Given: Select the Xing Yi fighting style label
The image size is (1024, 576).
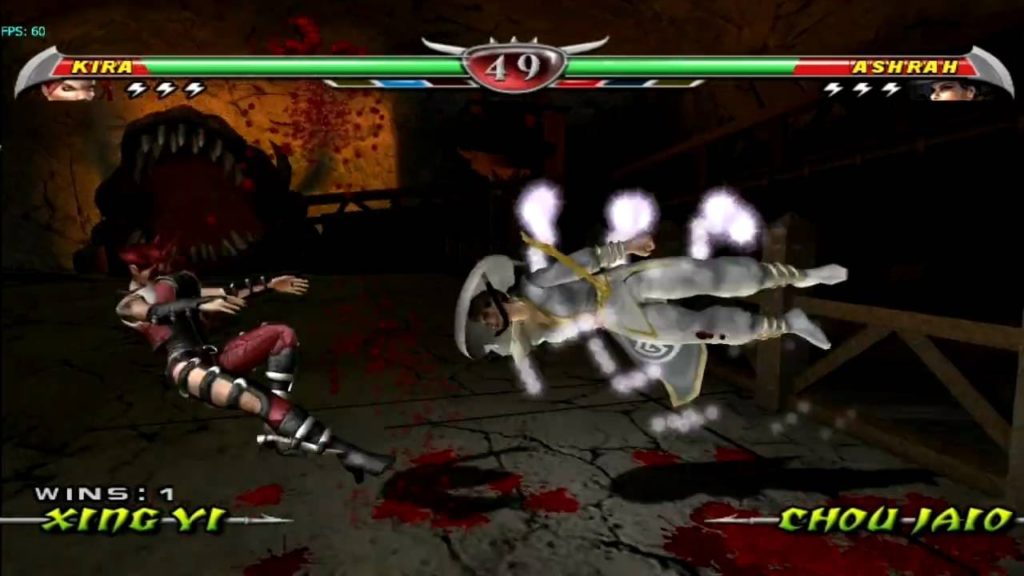Looking at the screenshot, I should pyautogui.click(x=134, y=520).
